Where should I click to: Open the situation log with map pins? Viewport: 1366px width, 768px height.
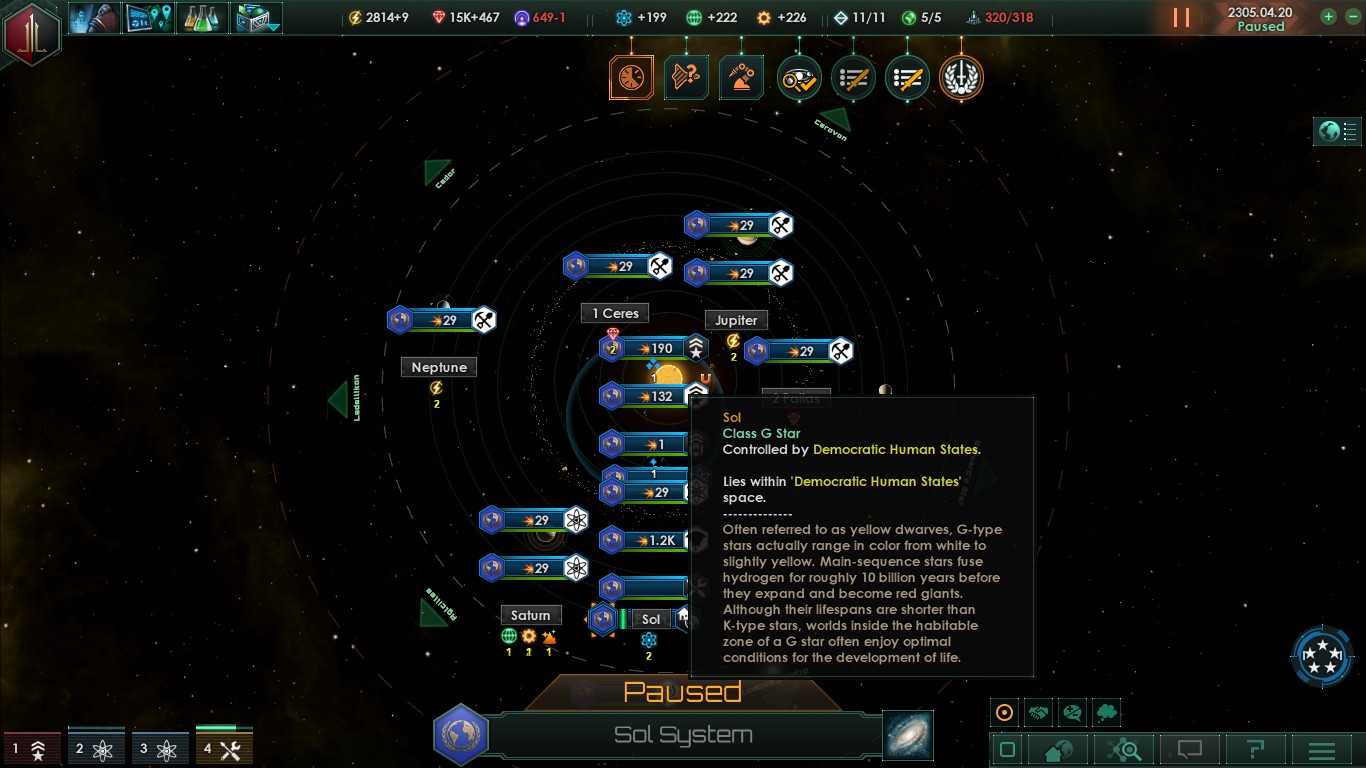149,18
